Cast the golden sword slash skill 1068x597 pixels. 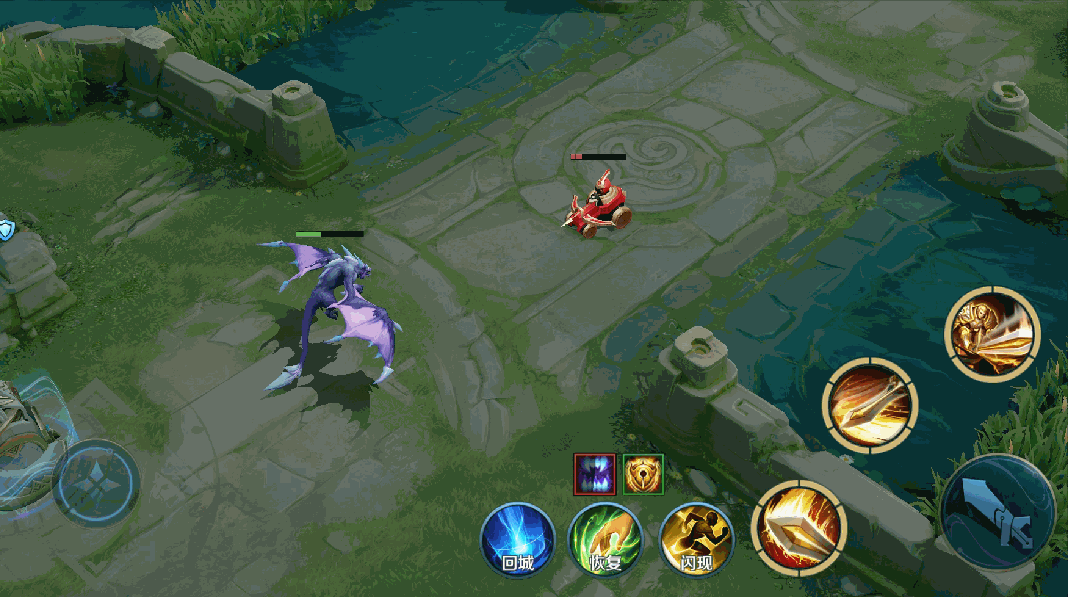point(869,406)
